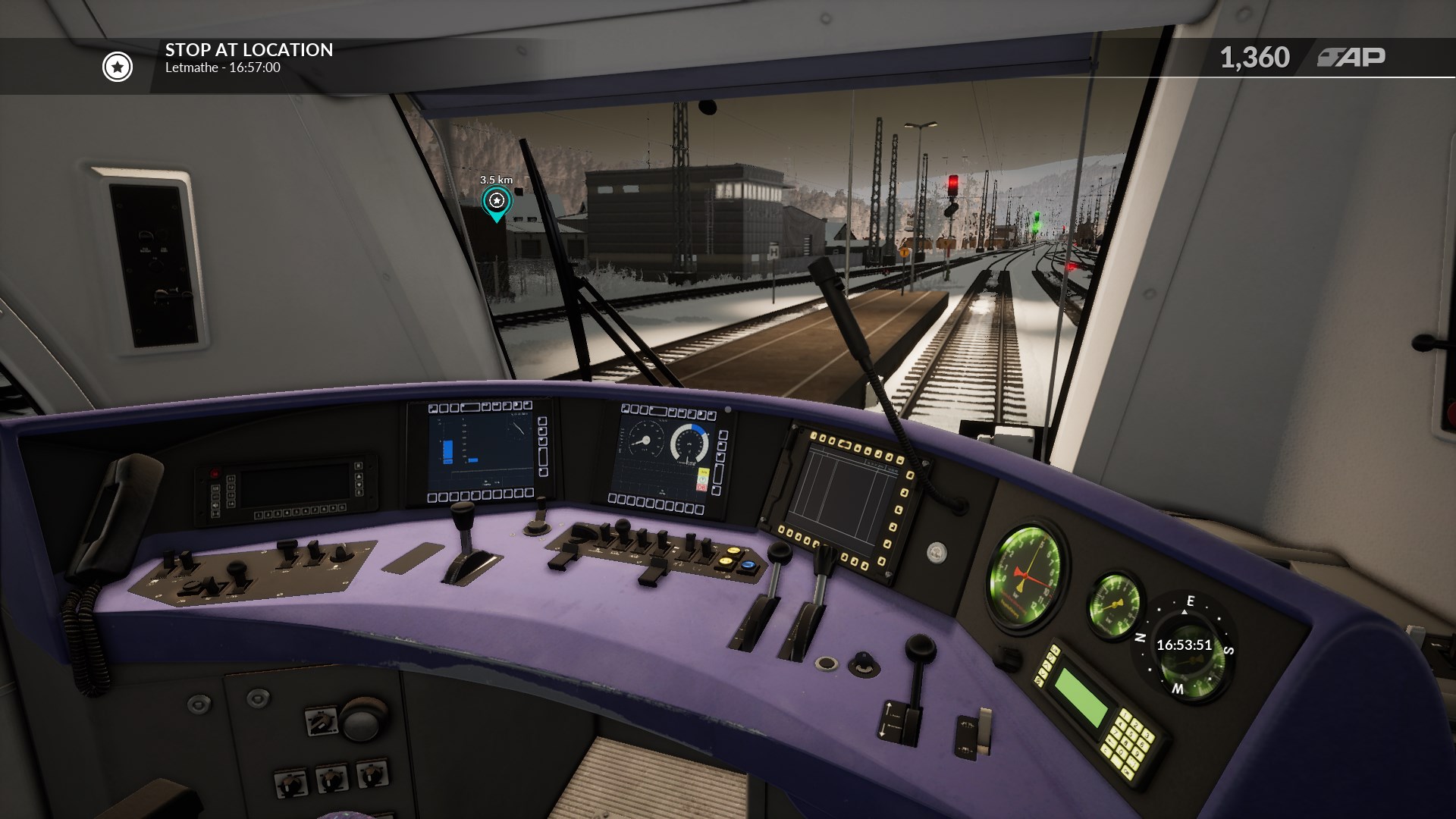The width and height of the screenshot is (1456, 819).
Task: Select the 3.5 km waypoint marker
Action: pos(497,202)
